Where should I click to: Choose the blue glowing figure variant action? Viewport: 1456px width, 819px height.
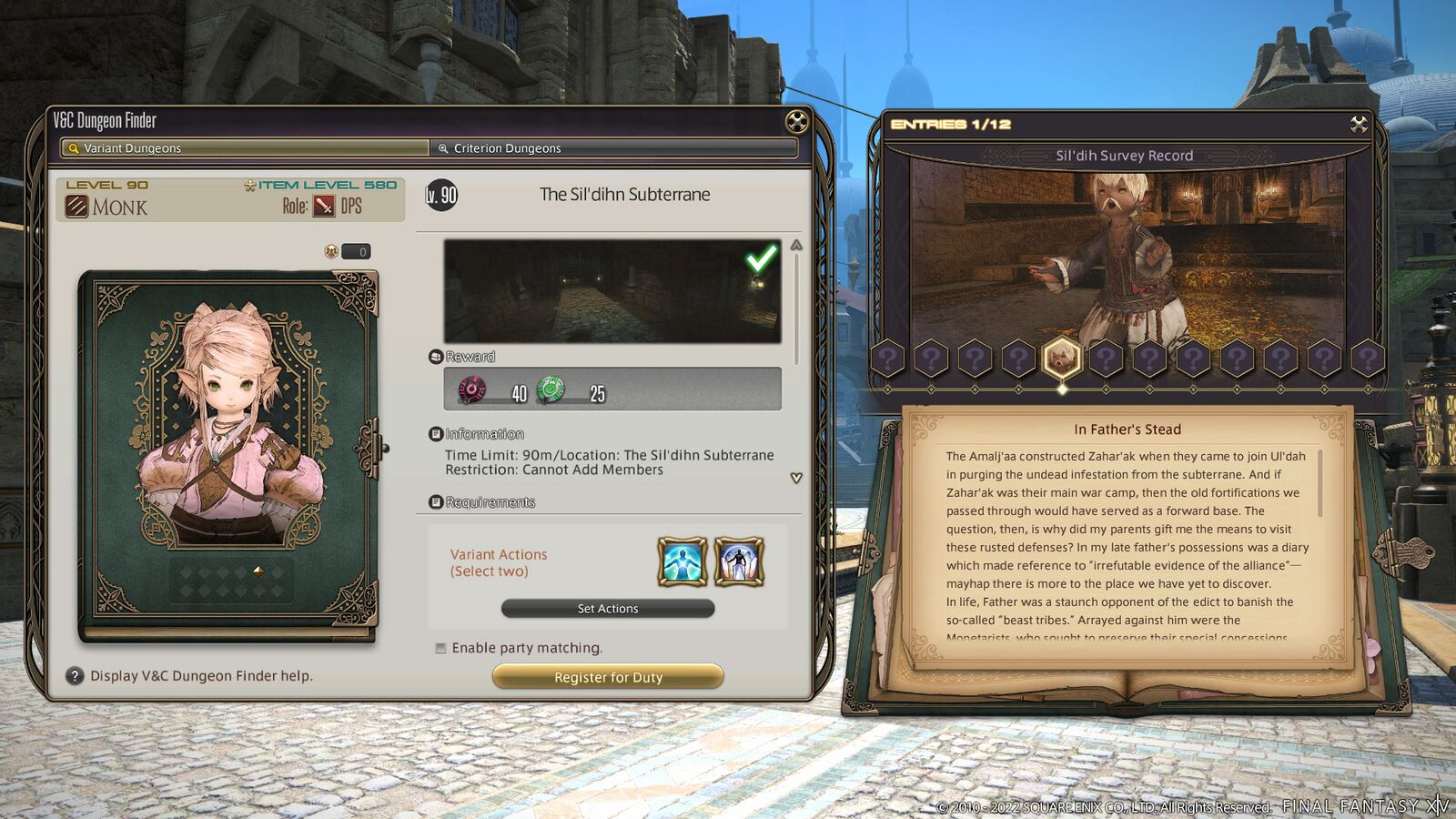pyautogui.click(x=682, y=561)
